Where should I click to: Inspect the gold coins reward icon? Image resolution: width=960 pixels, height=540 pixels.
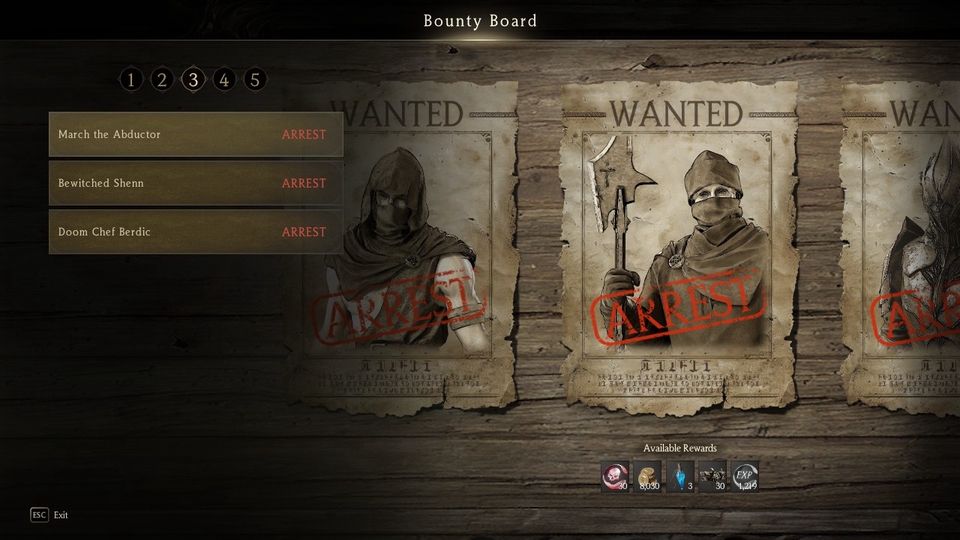pyautogui.click(x=647, y=476)
